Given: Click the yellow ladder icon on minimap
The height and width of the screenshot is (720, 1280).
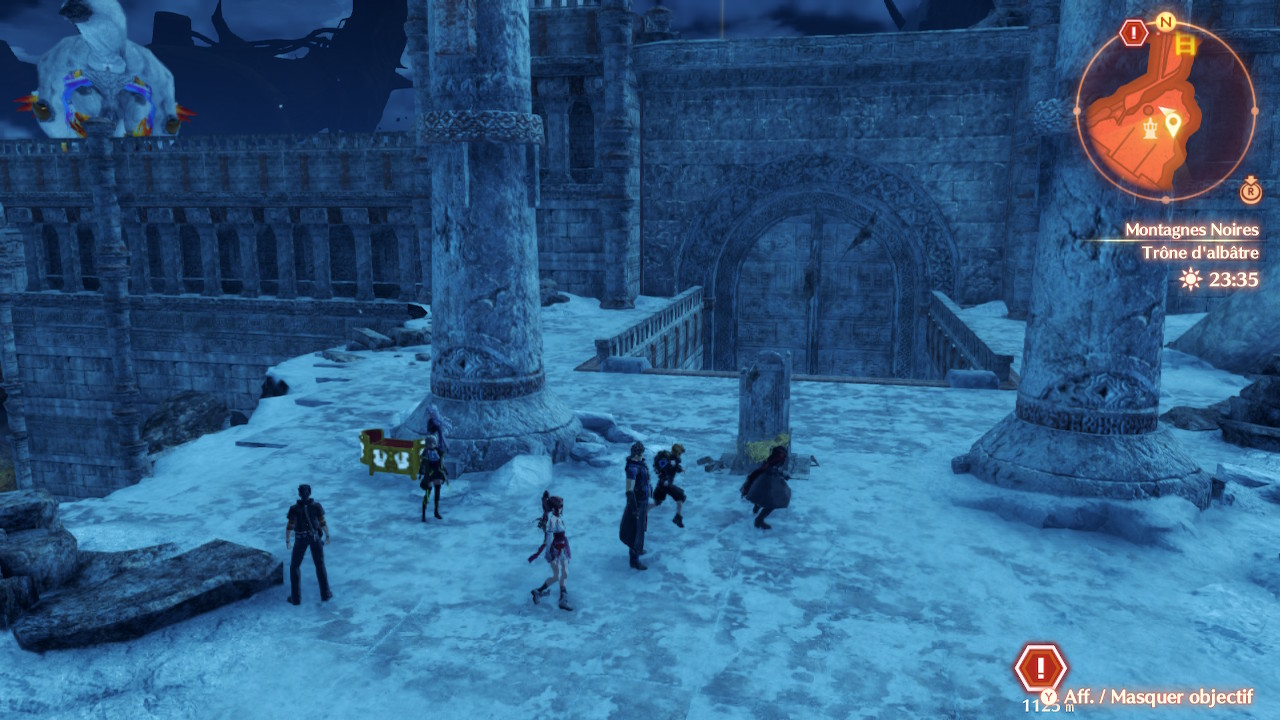Looking at the screenshot, I should [1186, 44].
